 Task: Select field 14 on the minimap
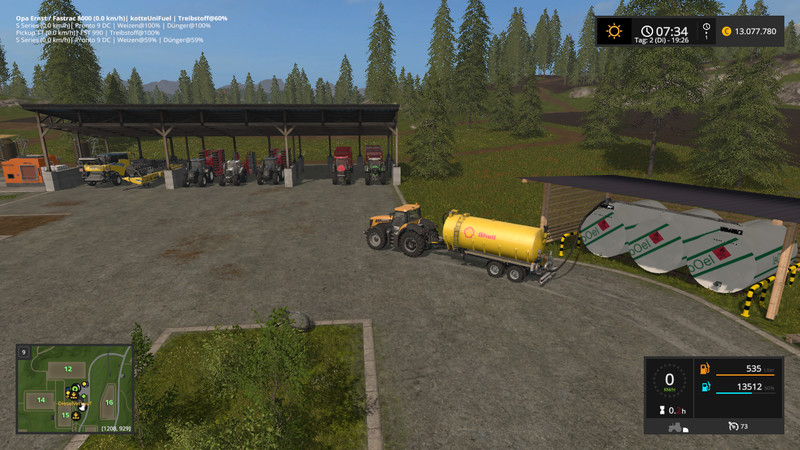click(x=41, y=400)
